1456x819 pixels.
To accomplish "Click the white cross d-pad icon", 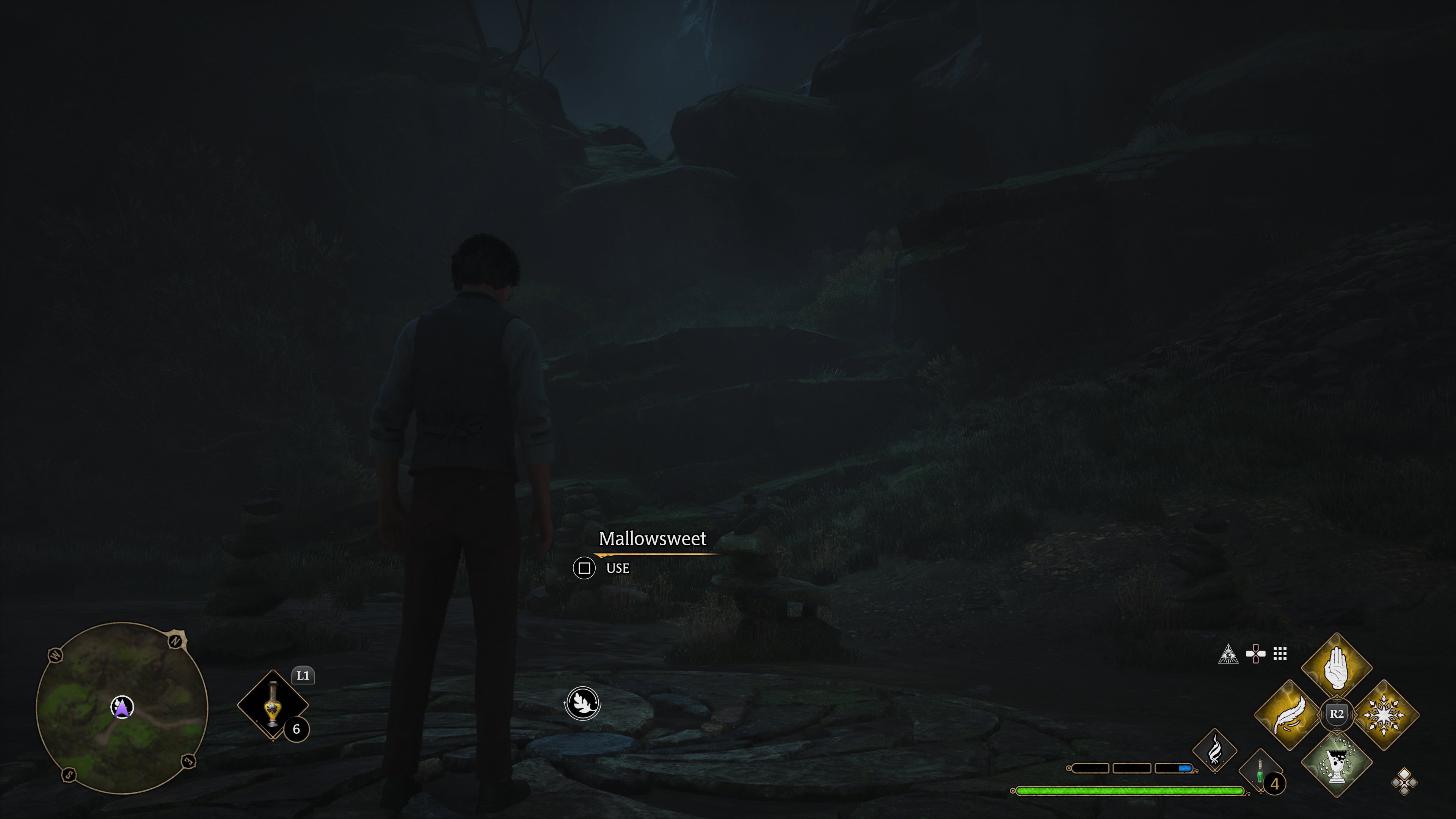I will pyautogui.click(x=1255, y=654).
